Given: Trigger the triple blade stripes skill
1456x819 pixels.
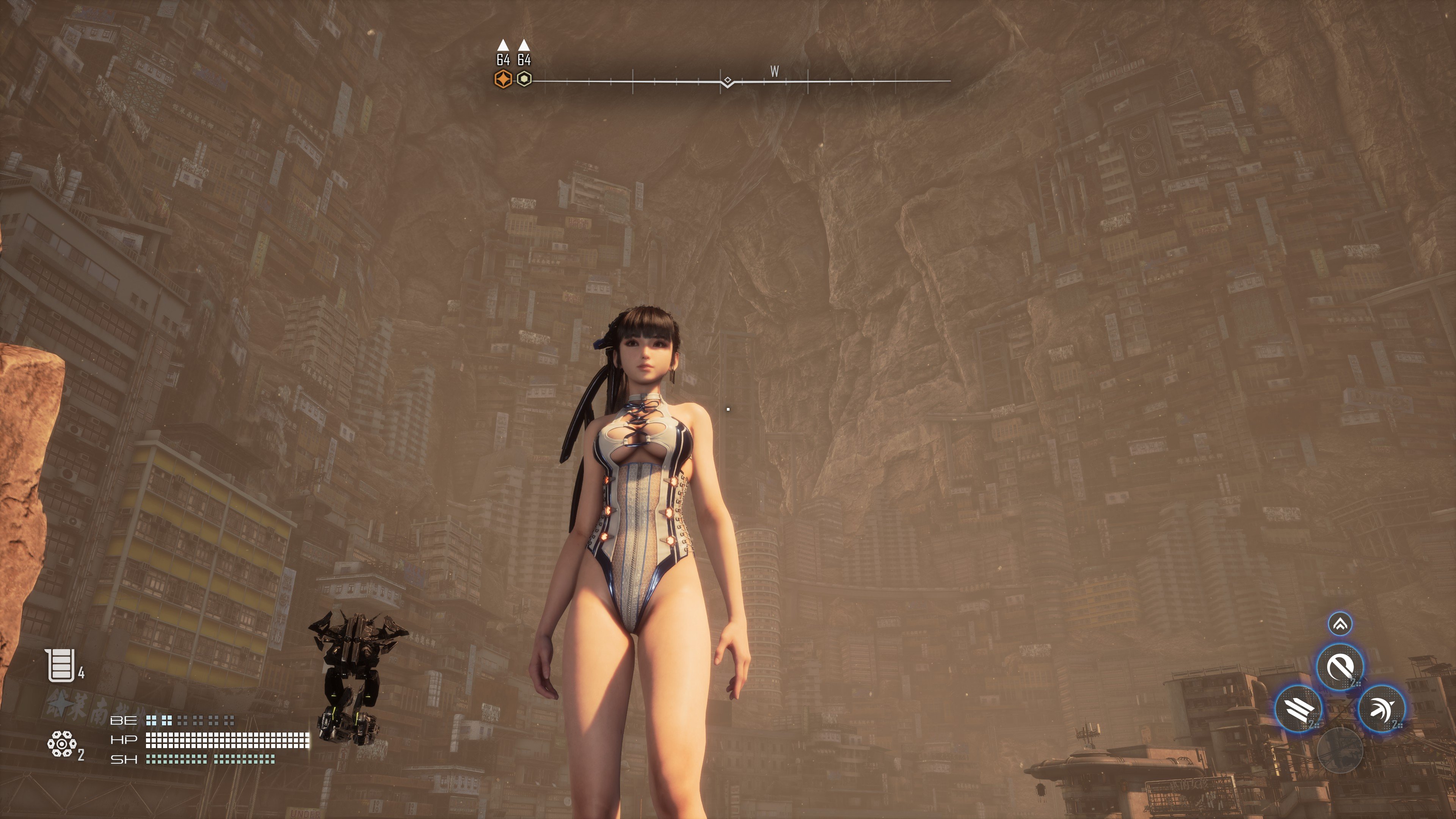Looking at the screenshot, I should [x=1299, y=708].
